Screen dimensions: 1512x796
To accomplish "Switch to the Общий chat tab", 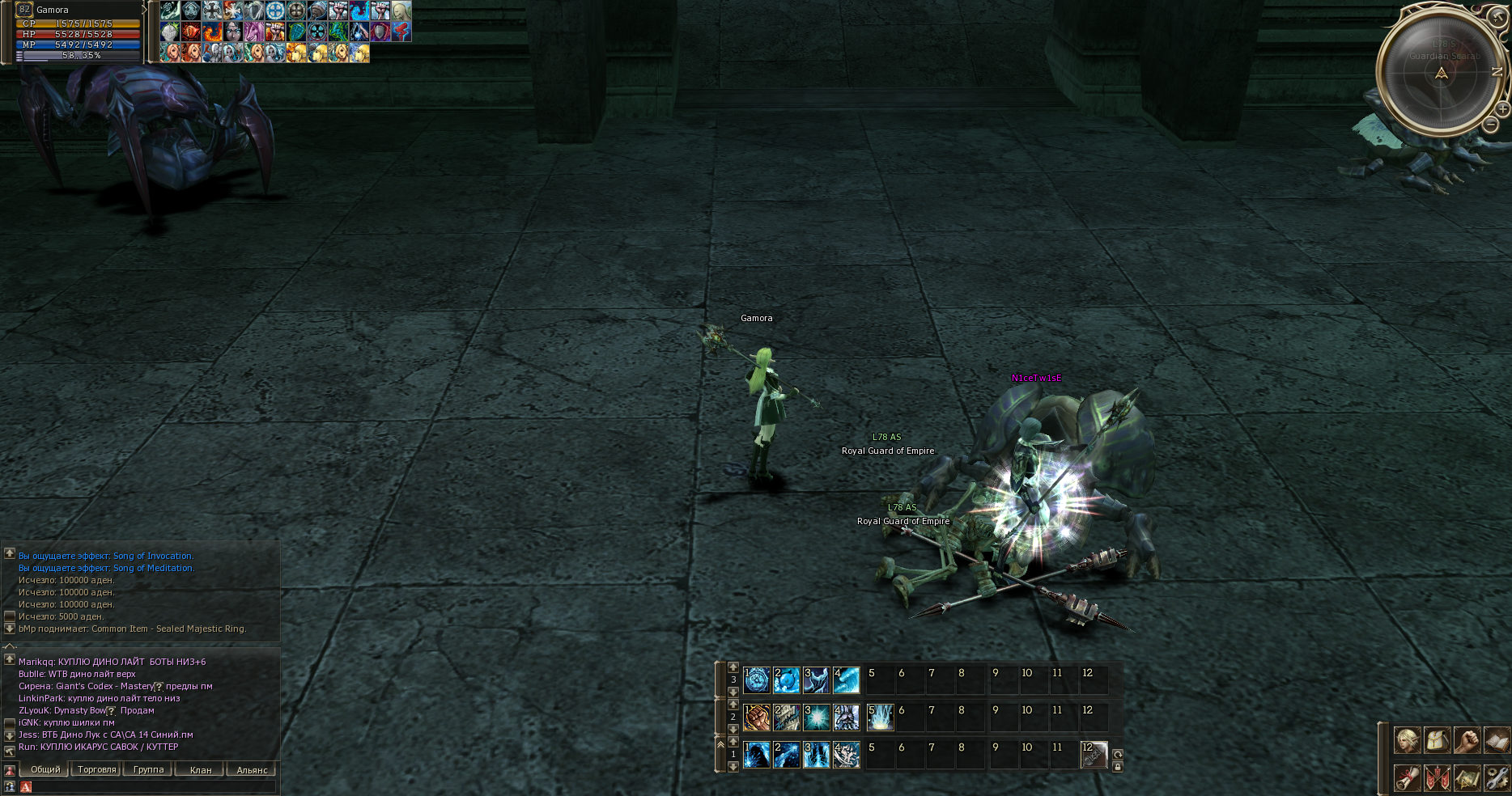I will [45, 769].
